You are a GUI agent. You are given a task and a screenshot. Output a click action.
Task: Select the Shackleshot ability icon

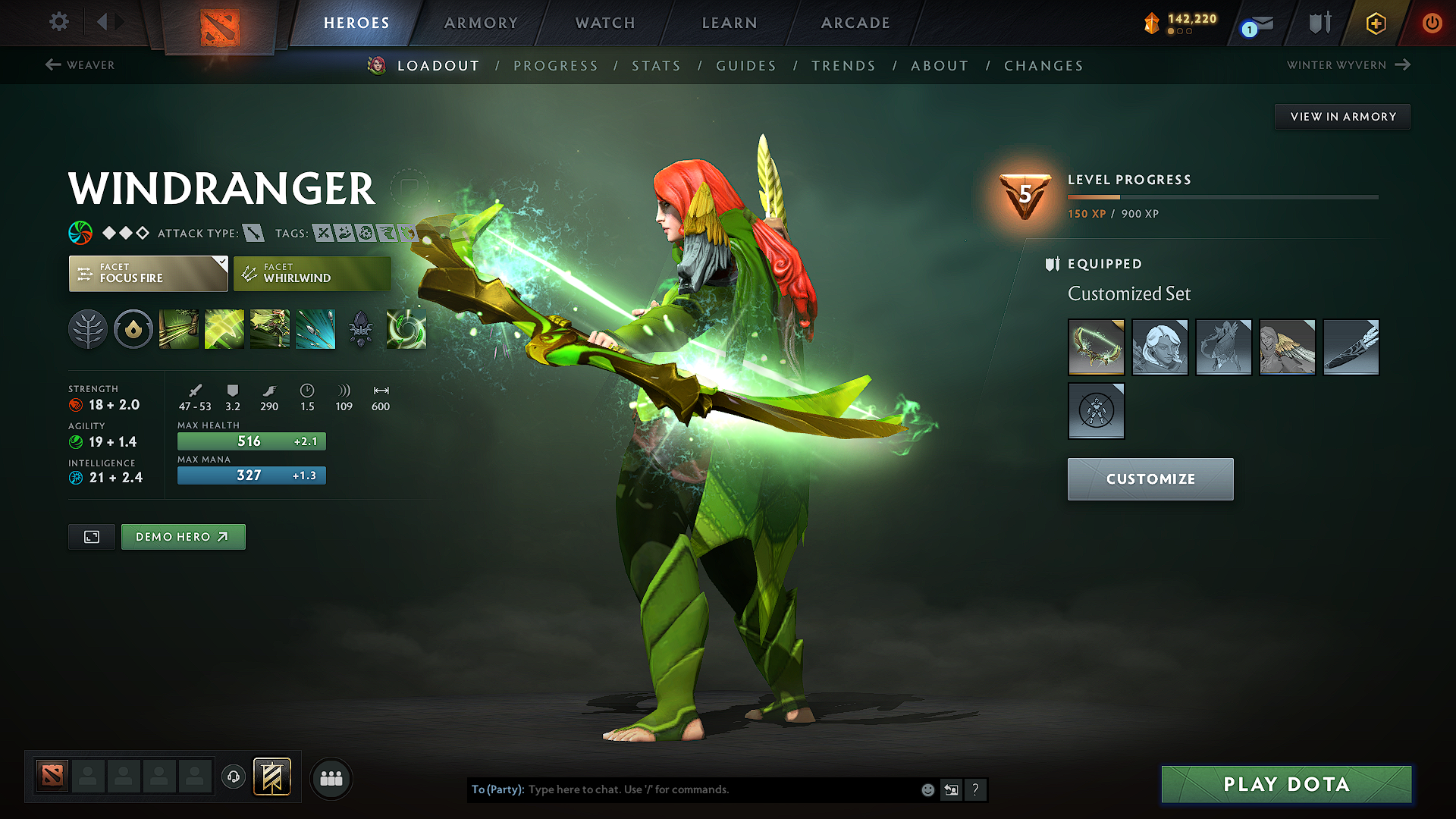point(178,329)
